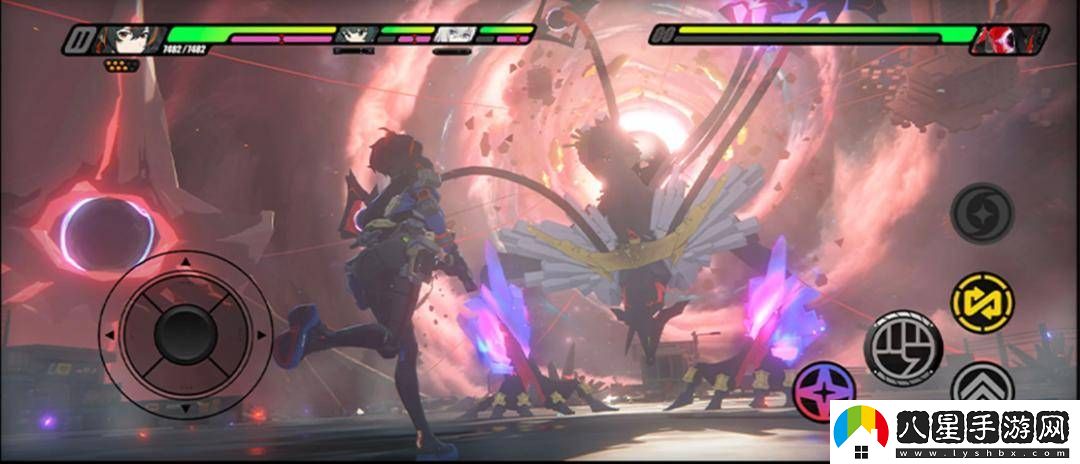The height and width of the screenshot is (464, 1080).
Task: Click the virtual joystick center knob
Action: 183,334
